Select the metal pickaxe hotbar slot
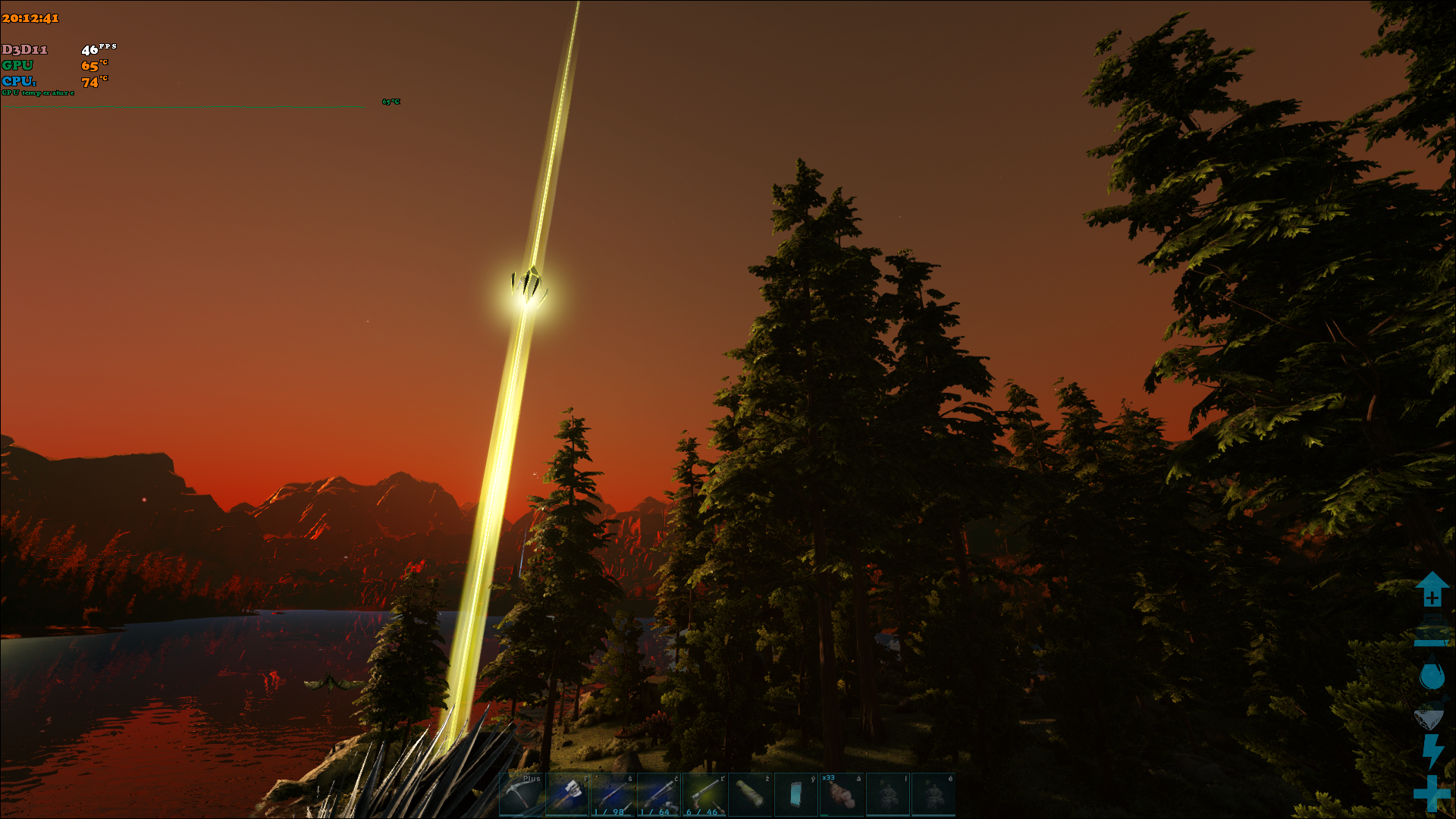The image size is (1456, 819). 522,795
